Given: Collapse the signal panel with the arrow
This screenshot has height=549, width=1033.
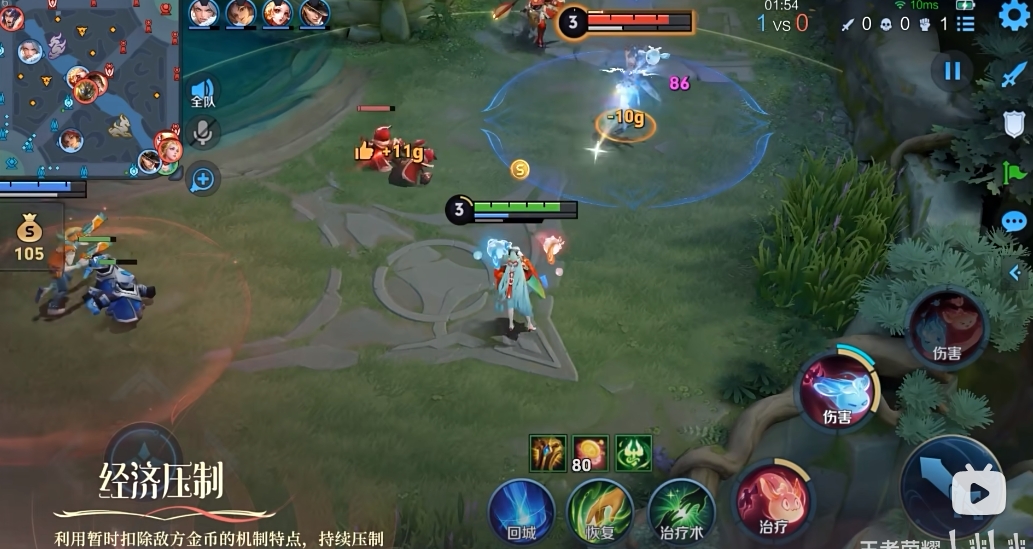Looking at the screenshot, I should tap(1015, 271).
